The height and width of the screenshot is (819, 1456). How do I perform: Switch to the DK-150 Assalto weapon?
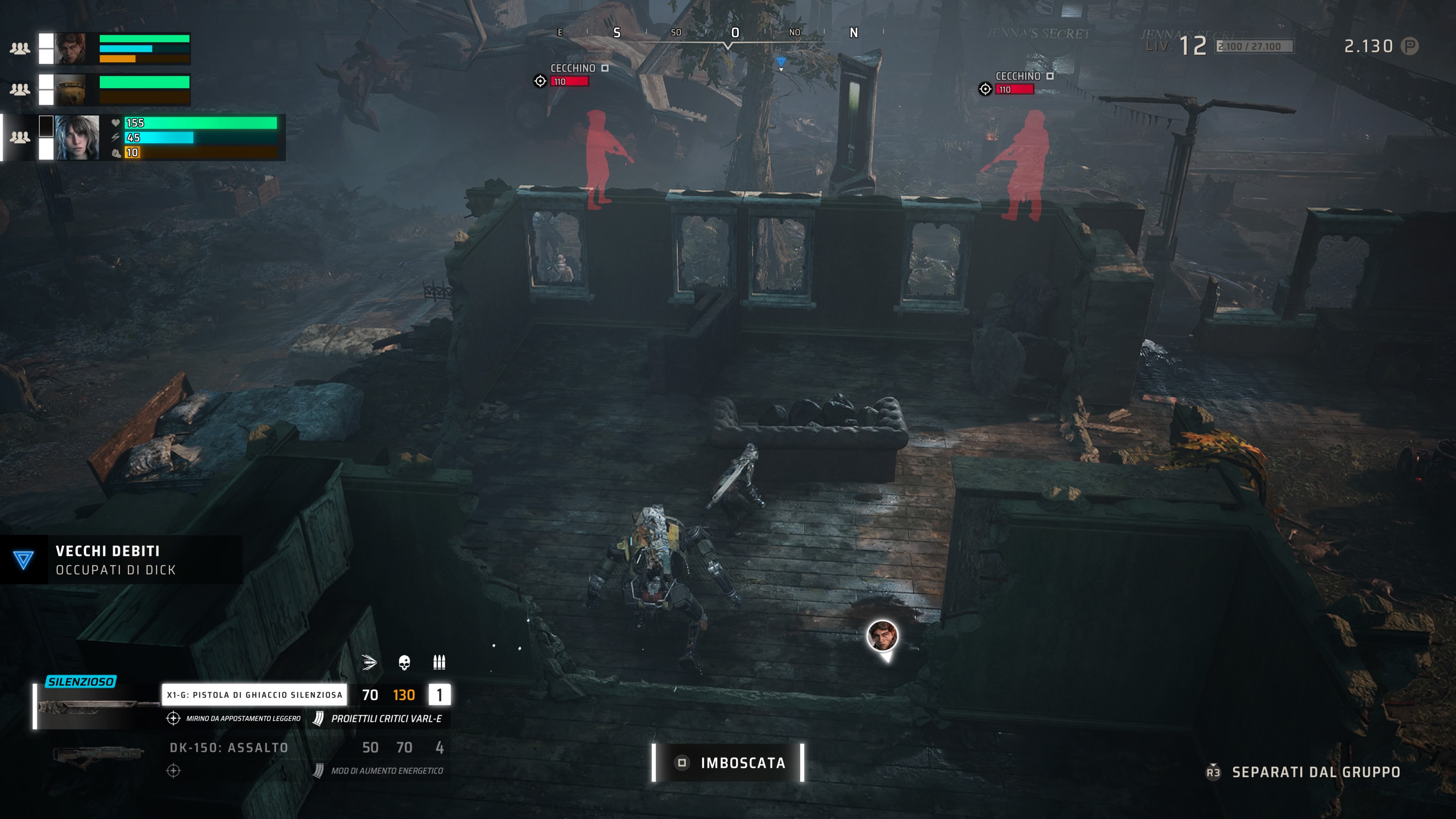click(x=229, y=748)
